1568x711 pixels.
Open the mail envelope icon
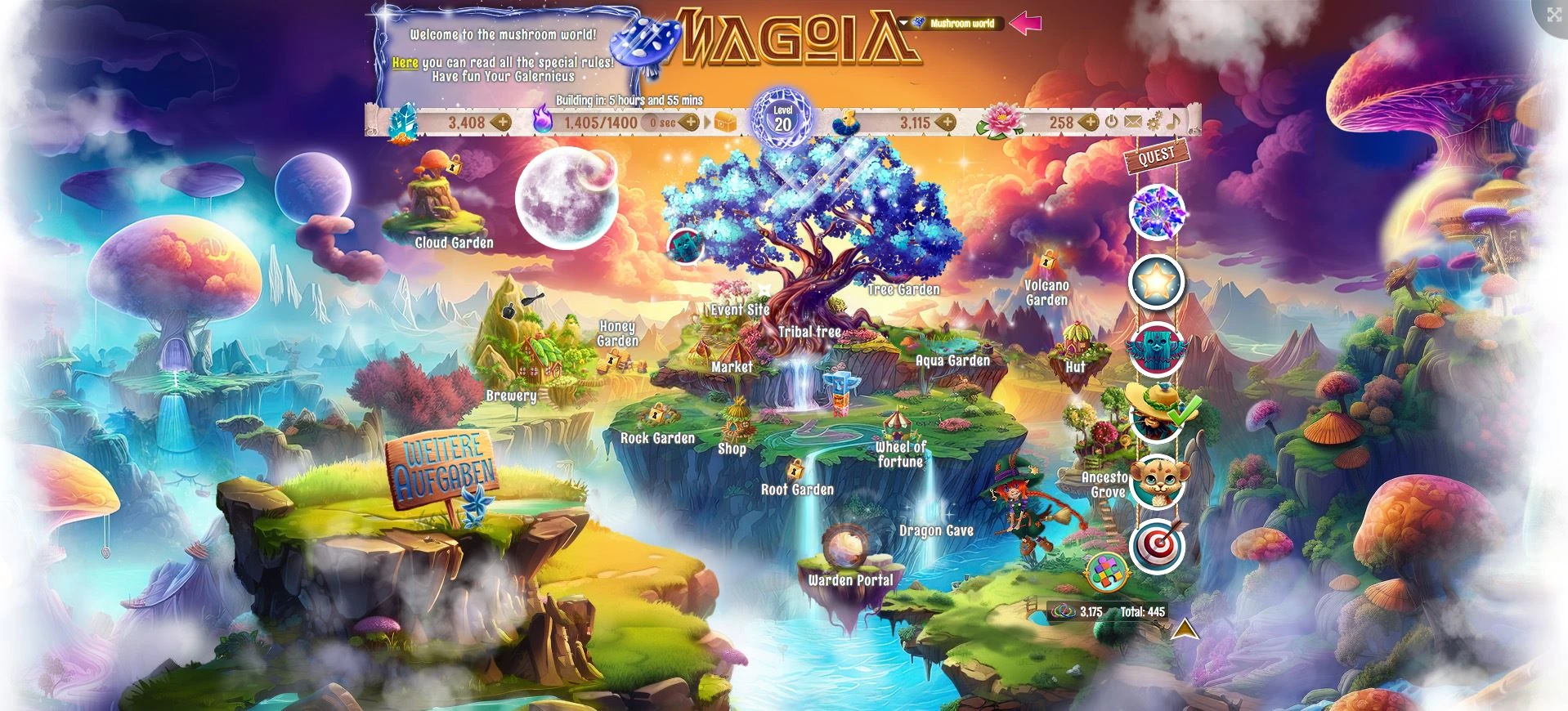1133,122
